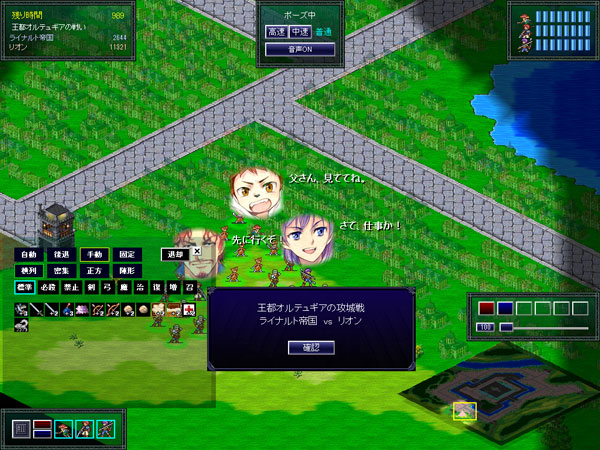Open the 陣形 formation option

point(126,271)
